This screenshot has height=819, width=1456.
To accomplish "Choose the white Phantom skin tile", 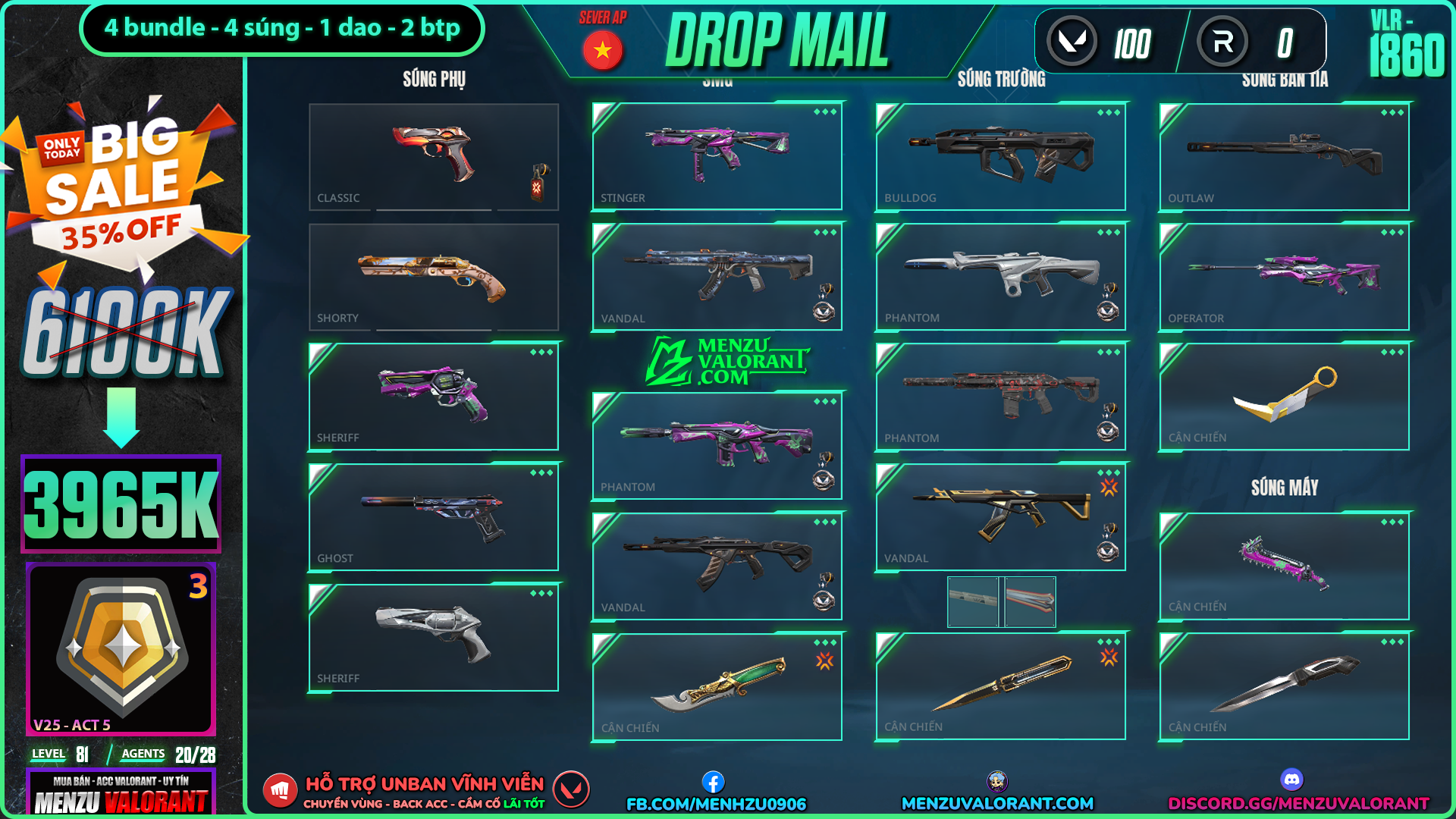I will [1000, 277].
